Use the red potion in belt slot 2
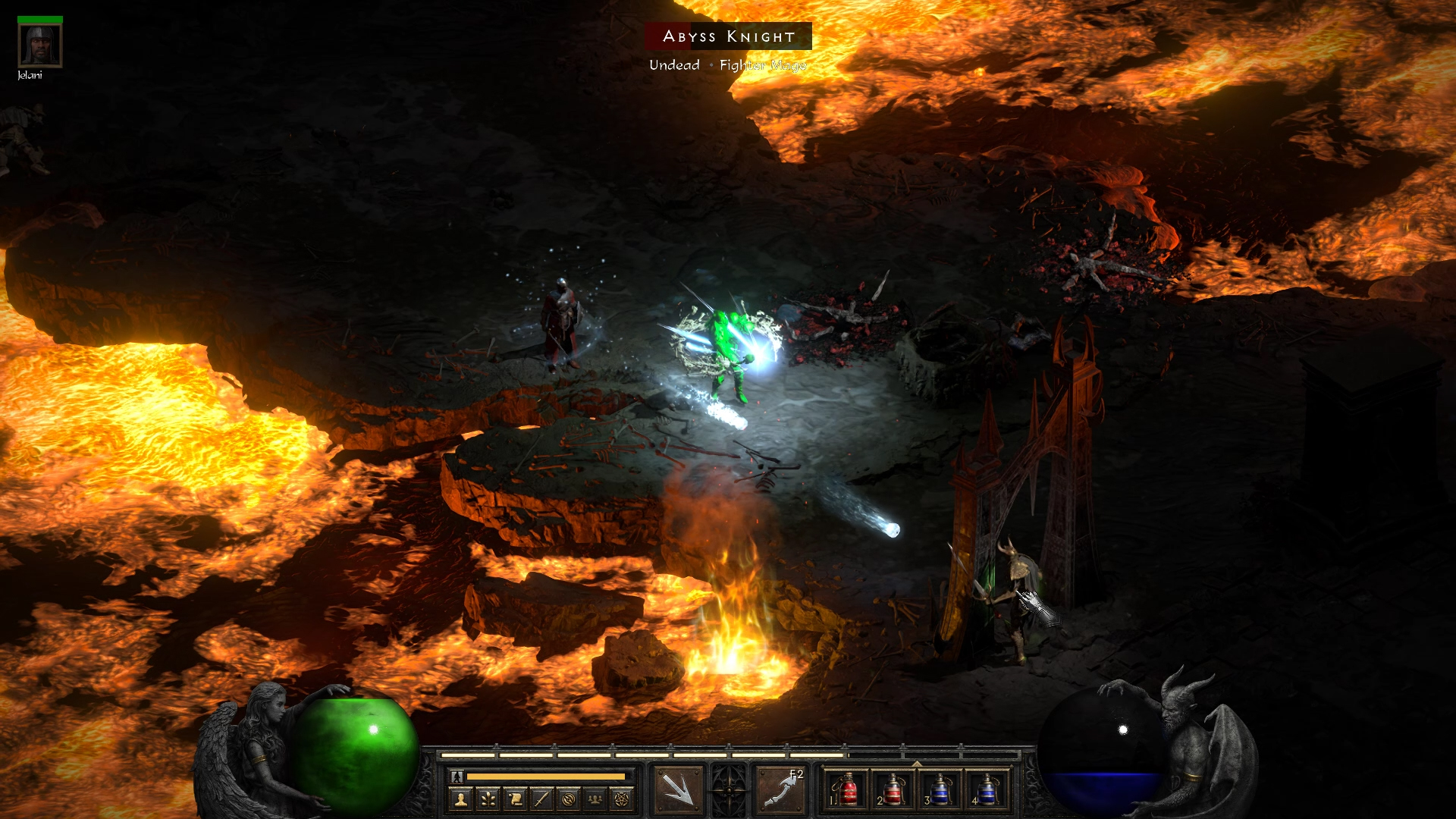 (893, 789)
